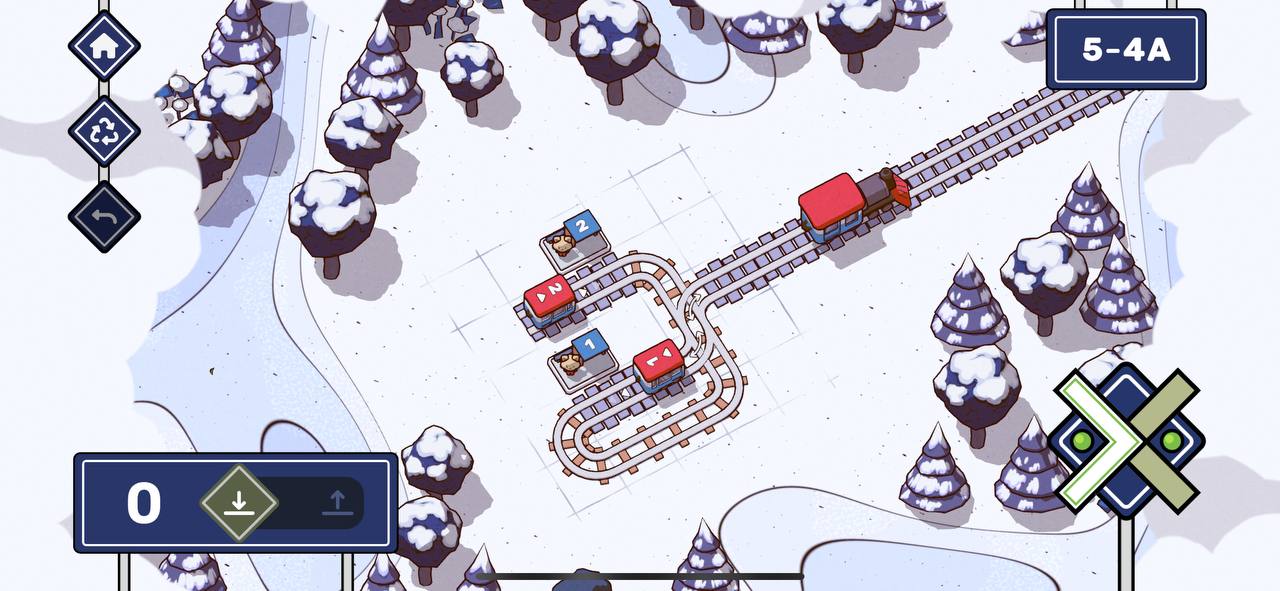This screenshot has height=591, width=1280.
Task: Select the red train car numbered 2
Action: [549, 298]
